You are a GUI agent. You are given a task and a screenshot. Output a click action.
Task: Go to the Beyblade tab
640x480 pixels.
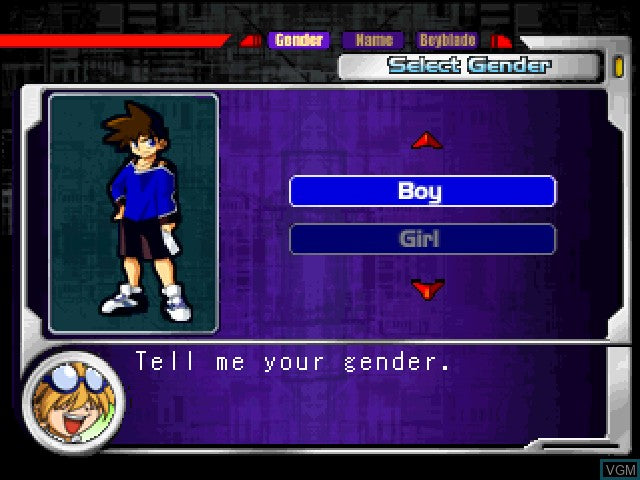[x=447, y=41]
